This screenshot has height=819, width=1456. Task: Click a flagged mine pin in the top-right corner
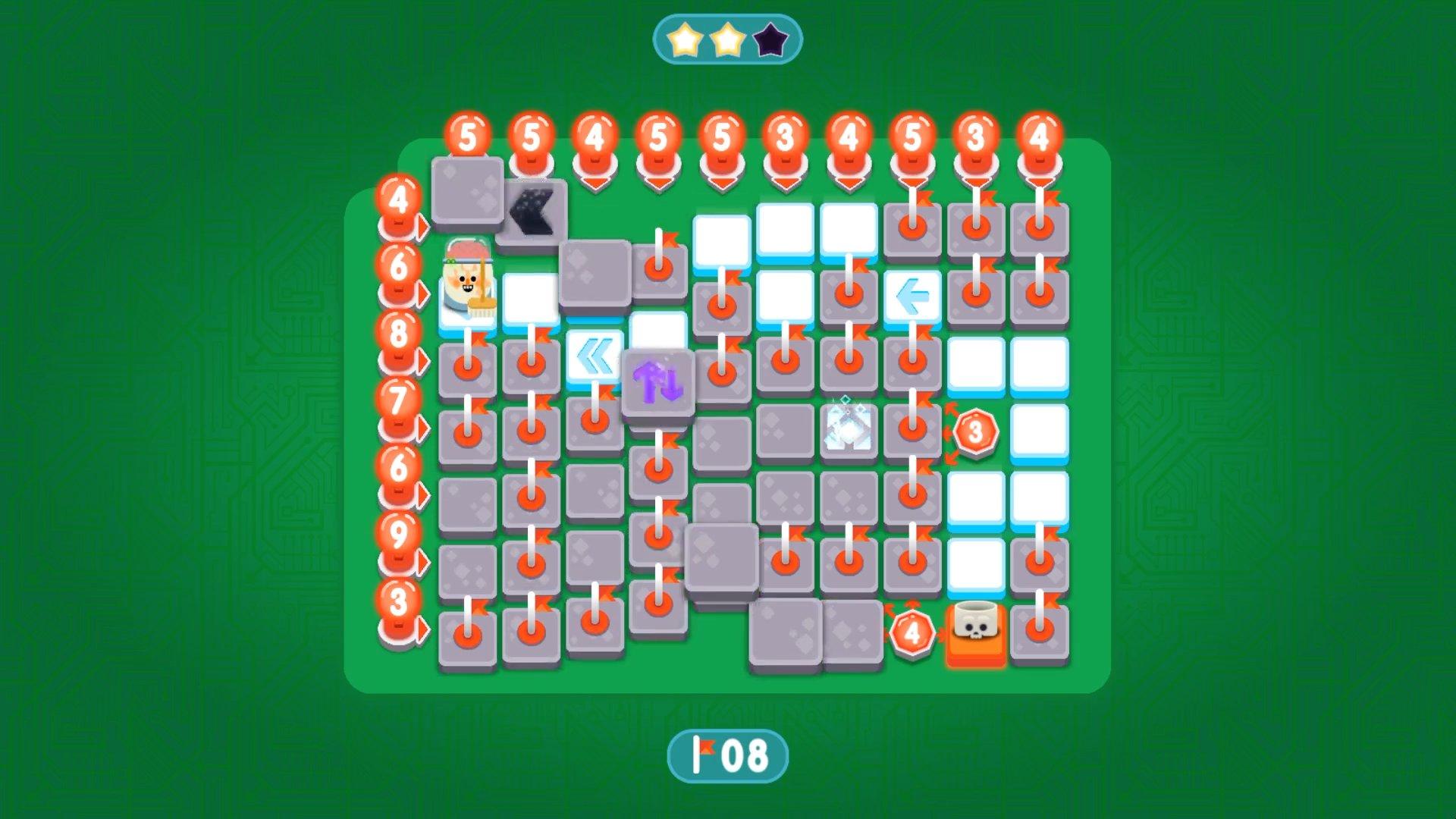[1039, 225]
